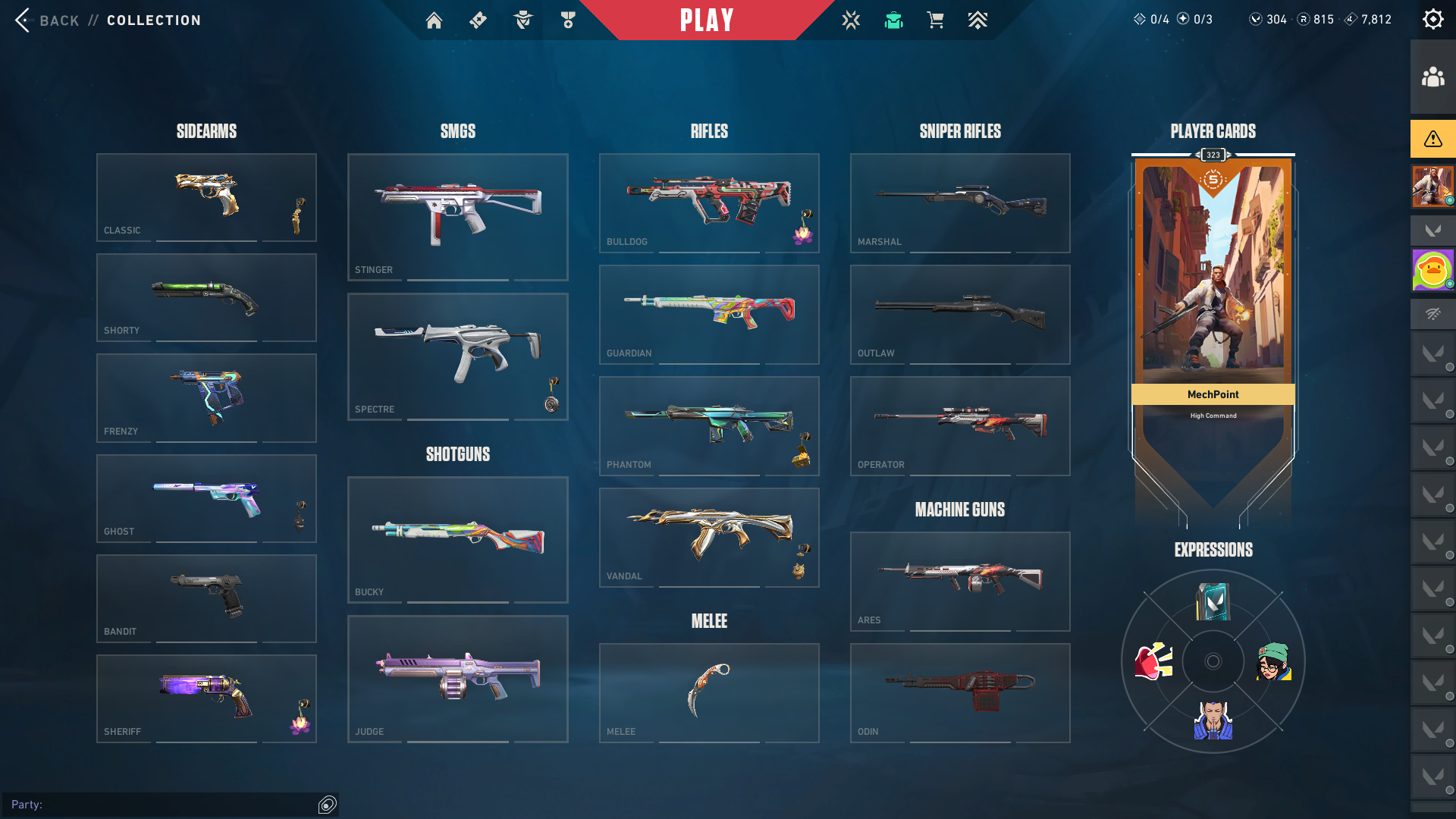The image size is (1456, 819).
Task: Open the Judge shotgun tile
Action: pos(457,679)
